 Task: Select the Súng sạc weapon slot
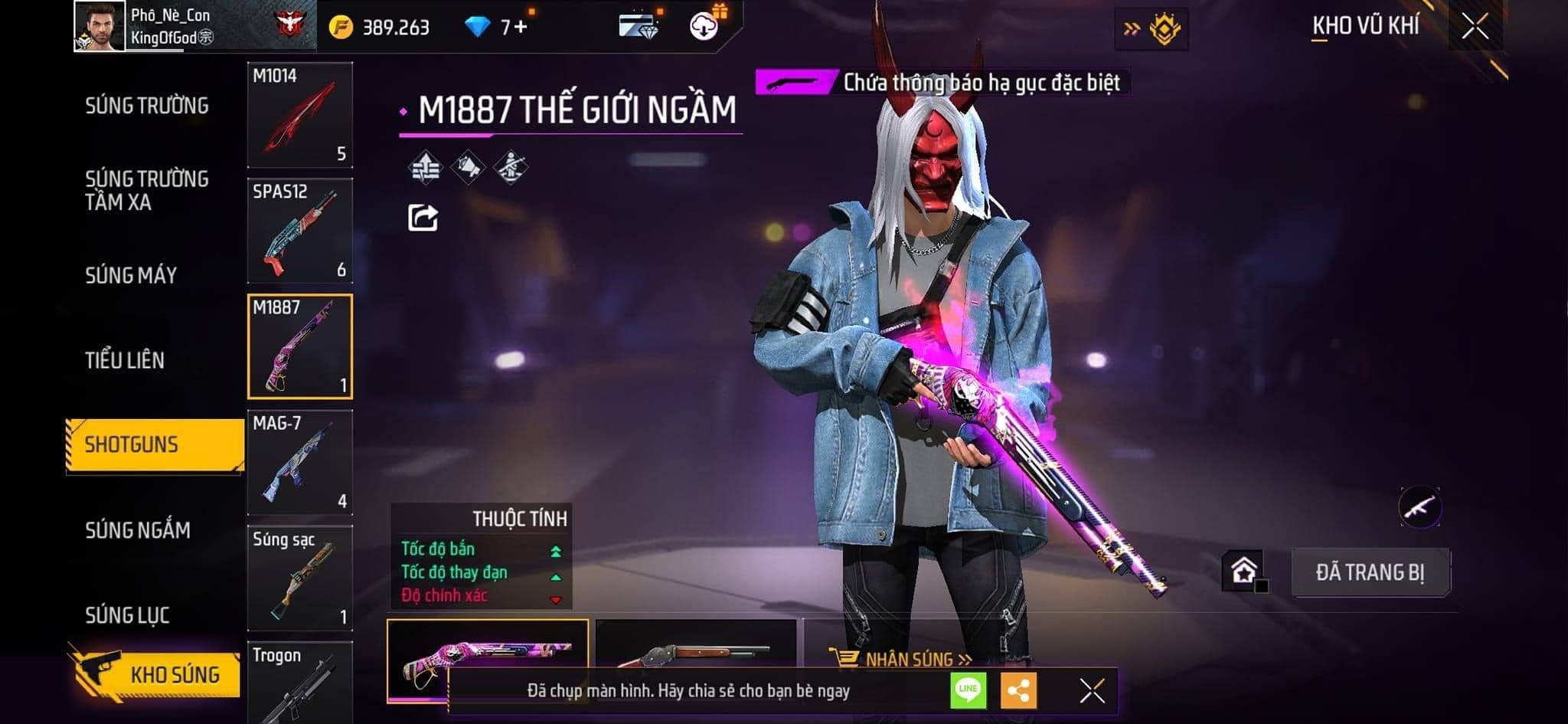point(299,578)
